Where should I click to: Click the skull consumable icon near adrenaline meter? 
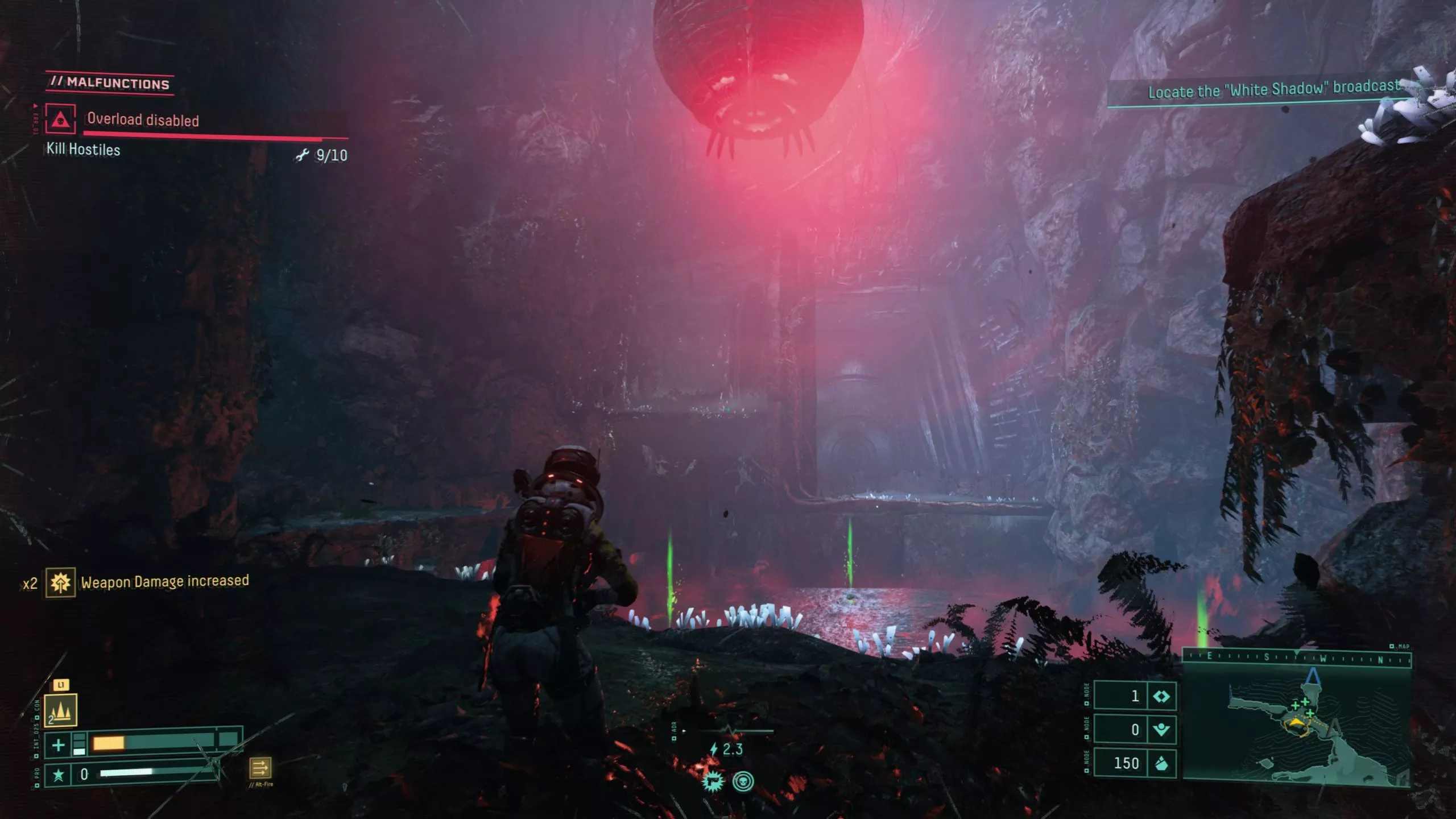pos(745,781)
